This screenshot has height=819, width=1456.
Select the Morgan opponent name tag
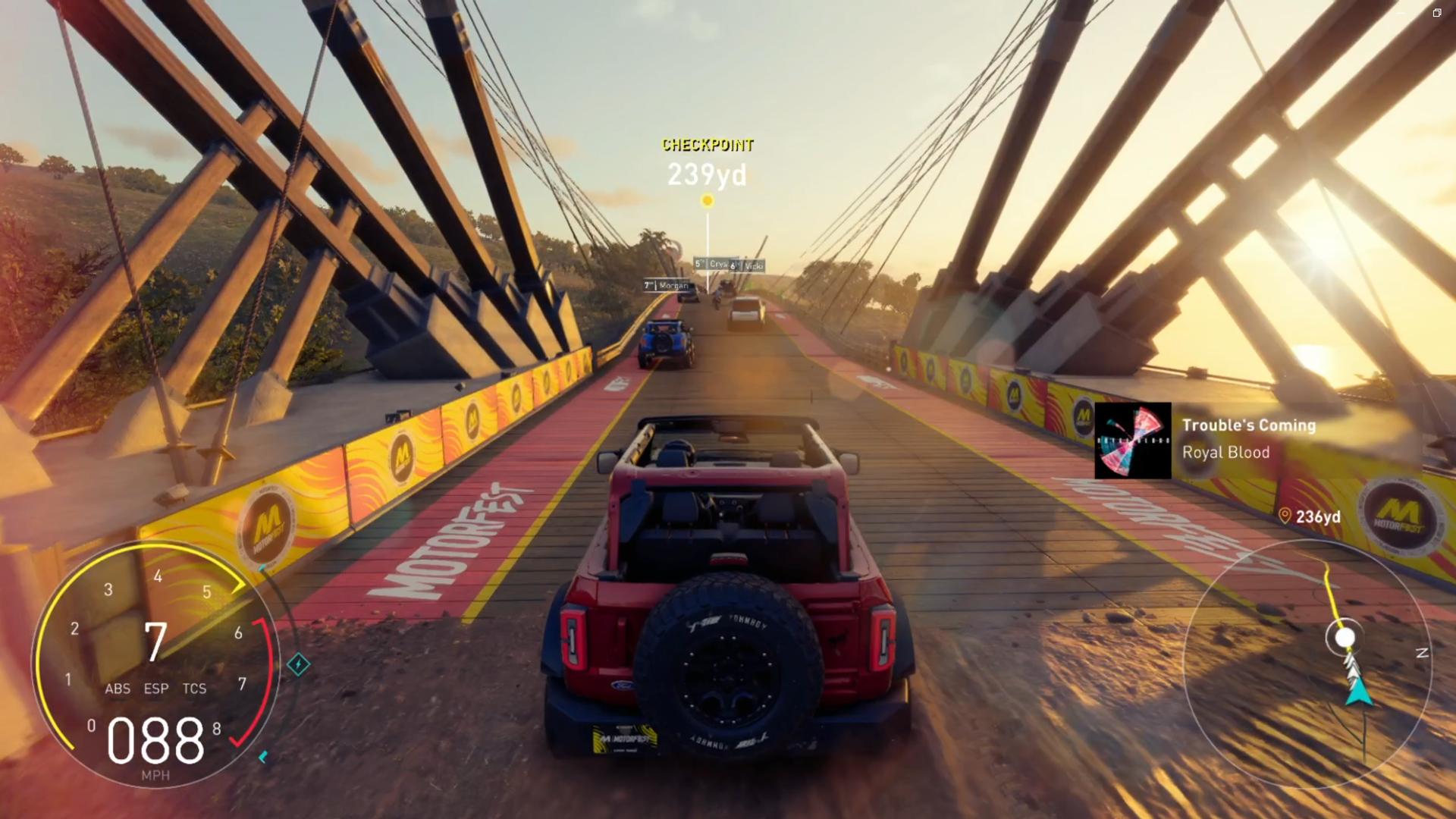click(x=667, y=285)
